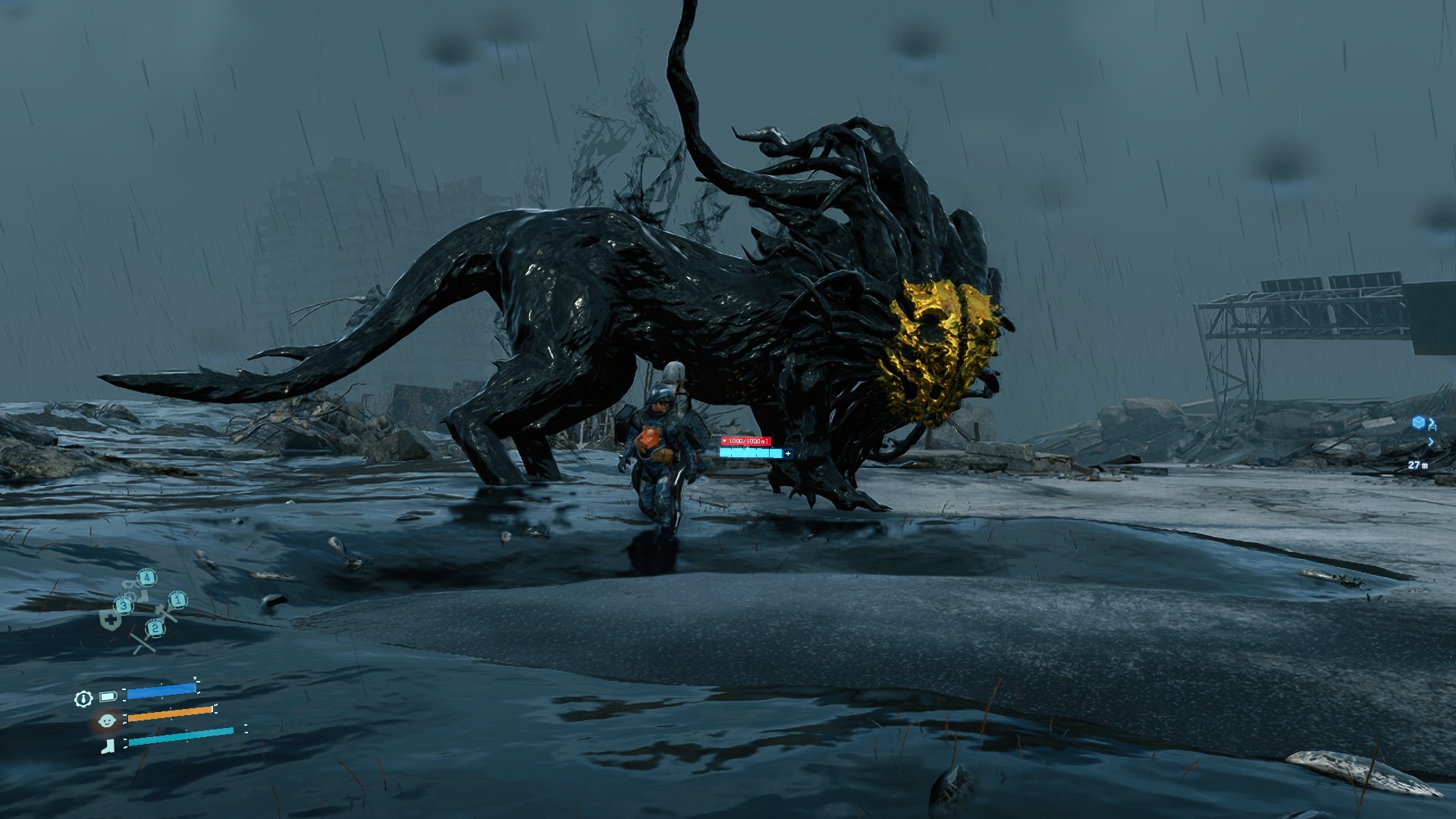This screenshot has height=819, width=1456.
Task: Click the boot icon beside the teal stamina bar
Action: tap(108, 746)
